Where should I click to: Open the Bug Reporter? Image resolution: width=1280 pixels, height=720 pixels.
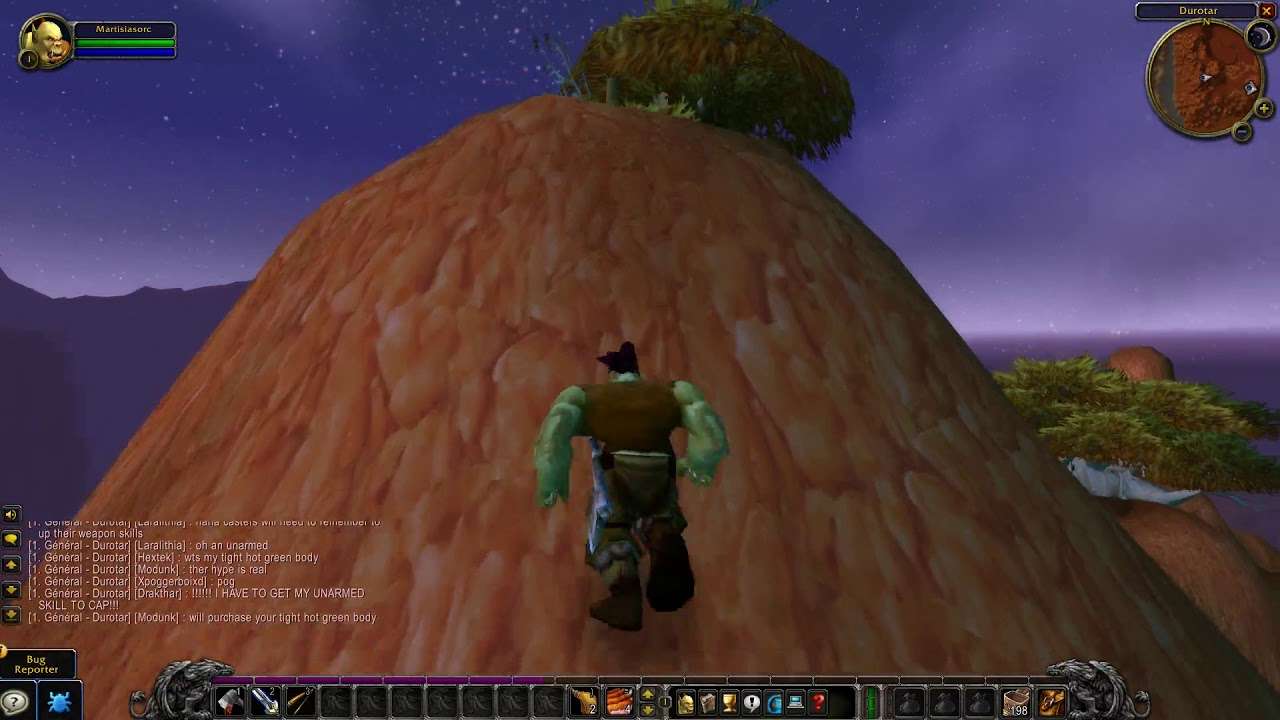[x=36, y=664]
